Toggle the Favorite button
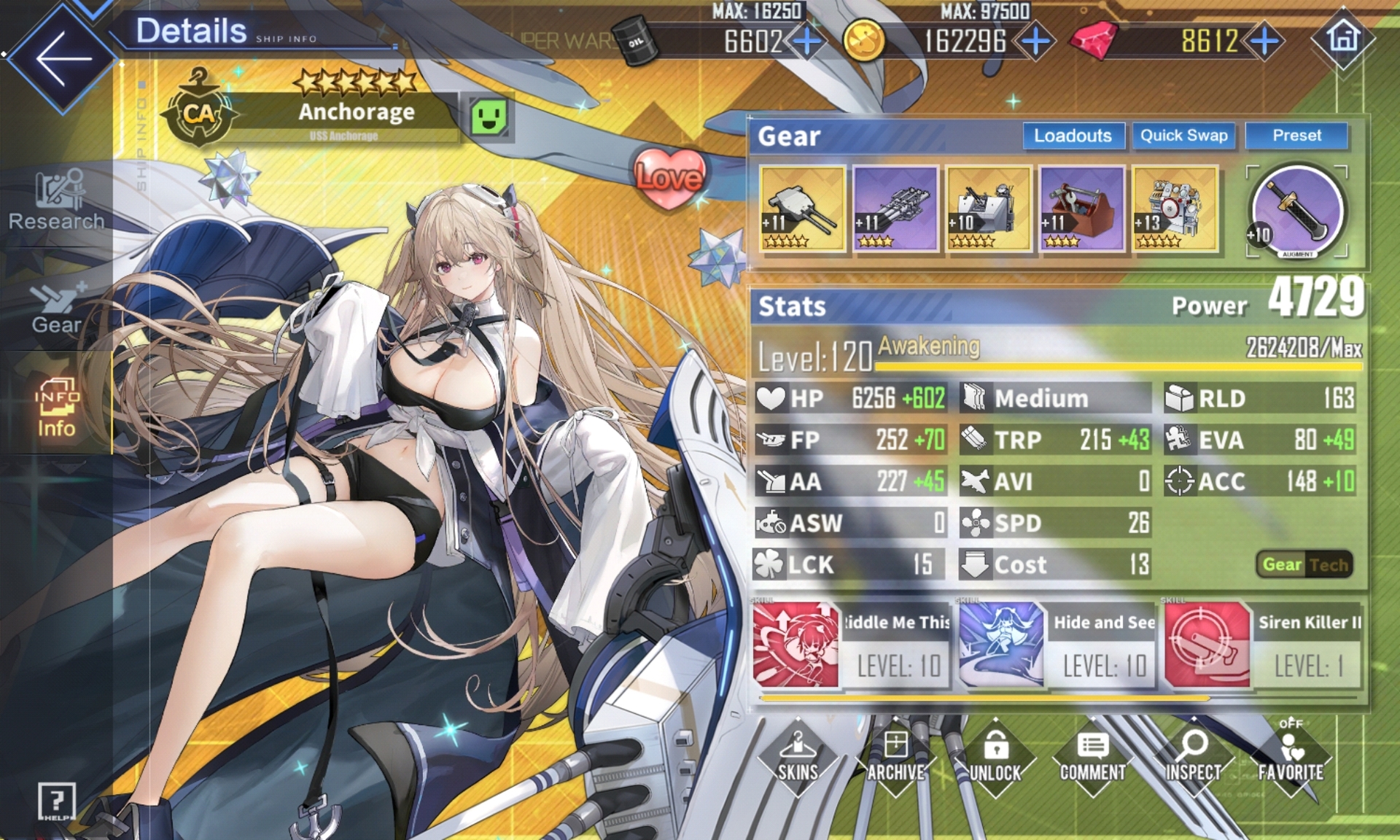This screenshot has height=840, width=1400. pyautogui.click(x=1290, y=758)
